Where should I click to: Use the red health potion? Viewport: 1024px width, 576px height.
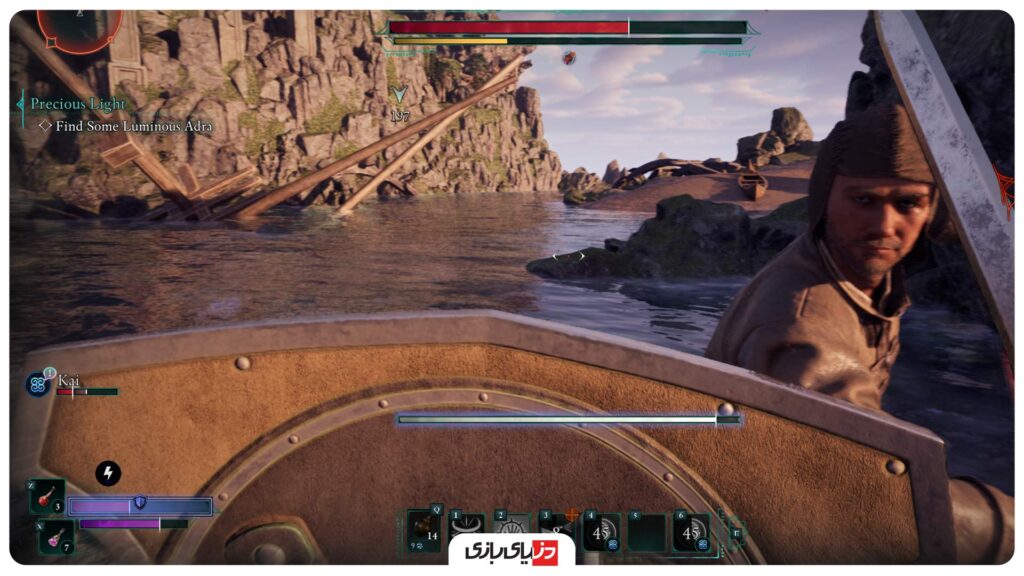[48, 496]
